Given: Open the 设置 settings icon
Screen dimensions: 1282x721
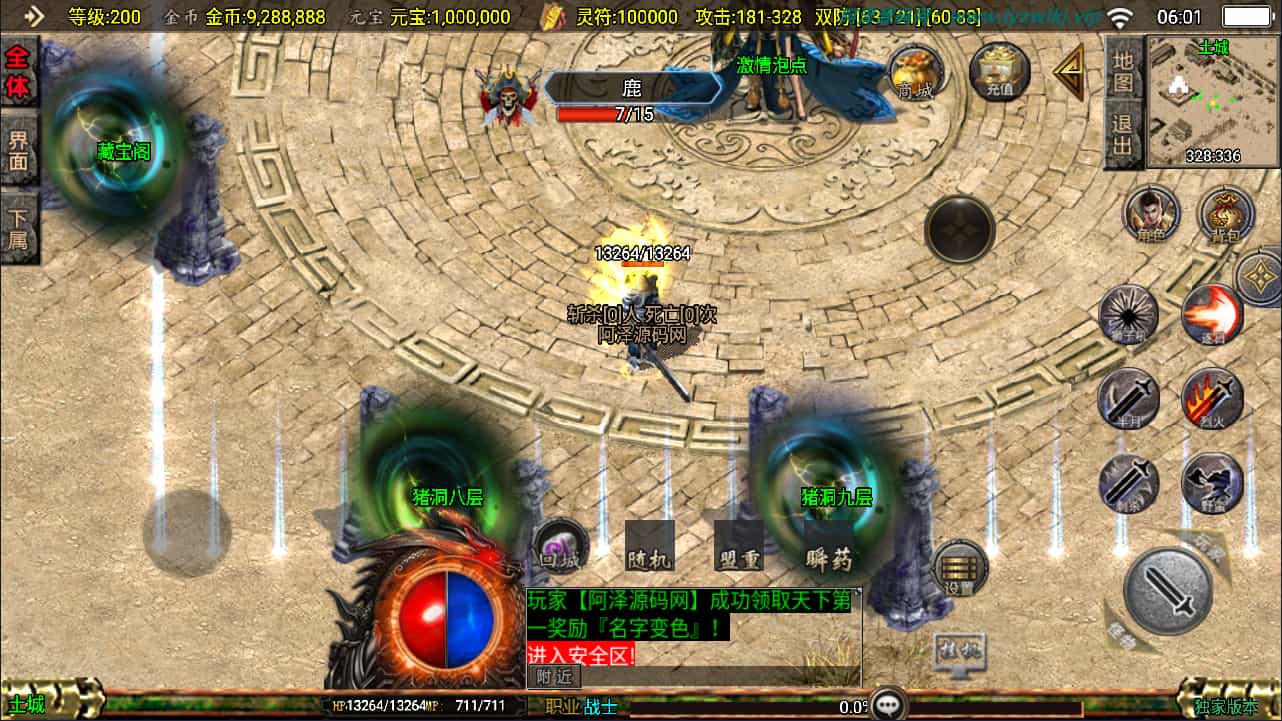Looking at the screenshot, I should (x=960, y=570).
